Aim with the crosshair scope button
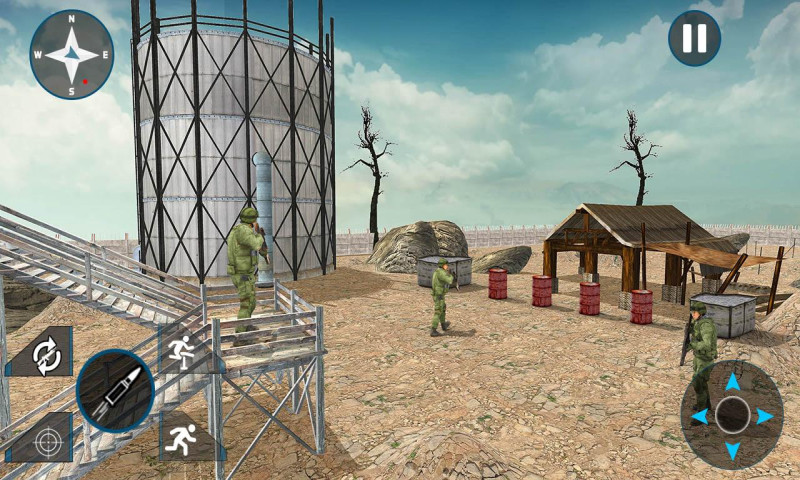 [x=44, y=441]
